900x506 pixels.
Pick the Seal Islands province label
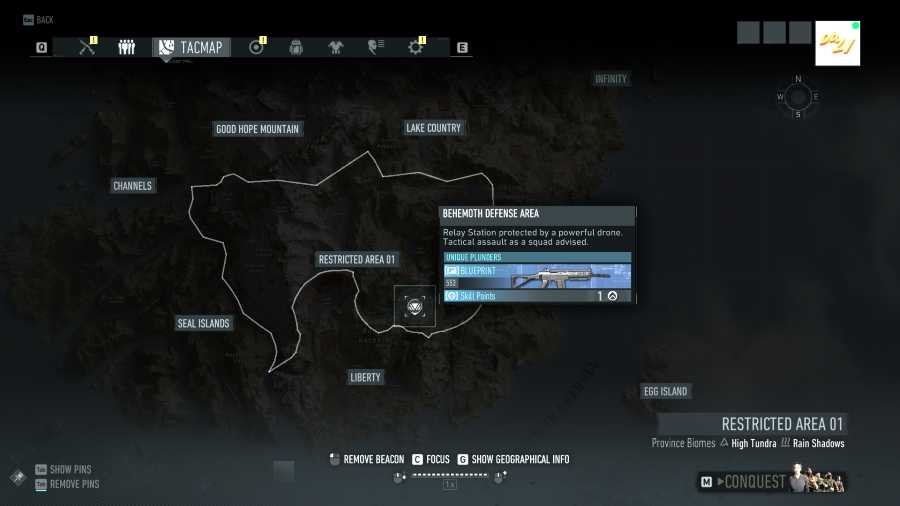tap(203, 324)
